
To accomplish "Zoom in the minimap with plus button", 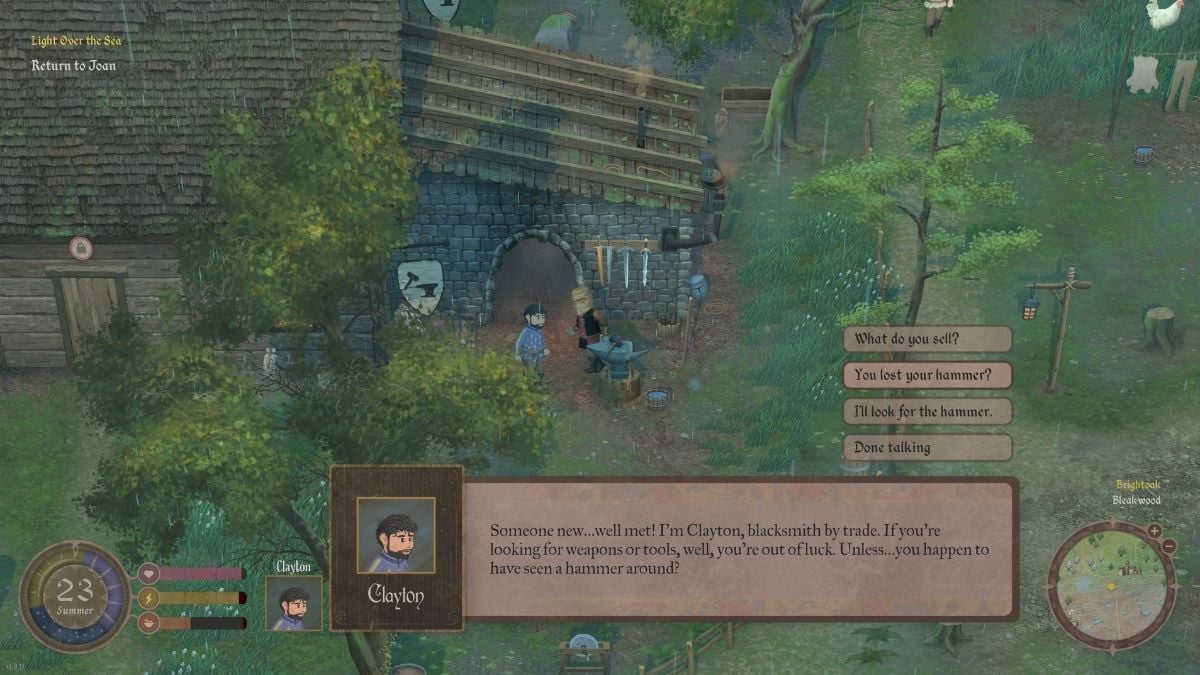I will coord(1154,531).
